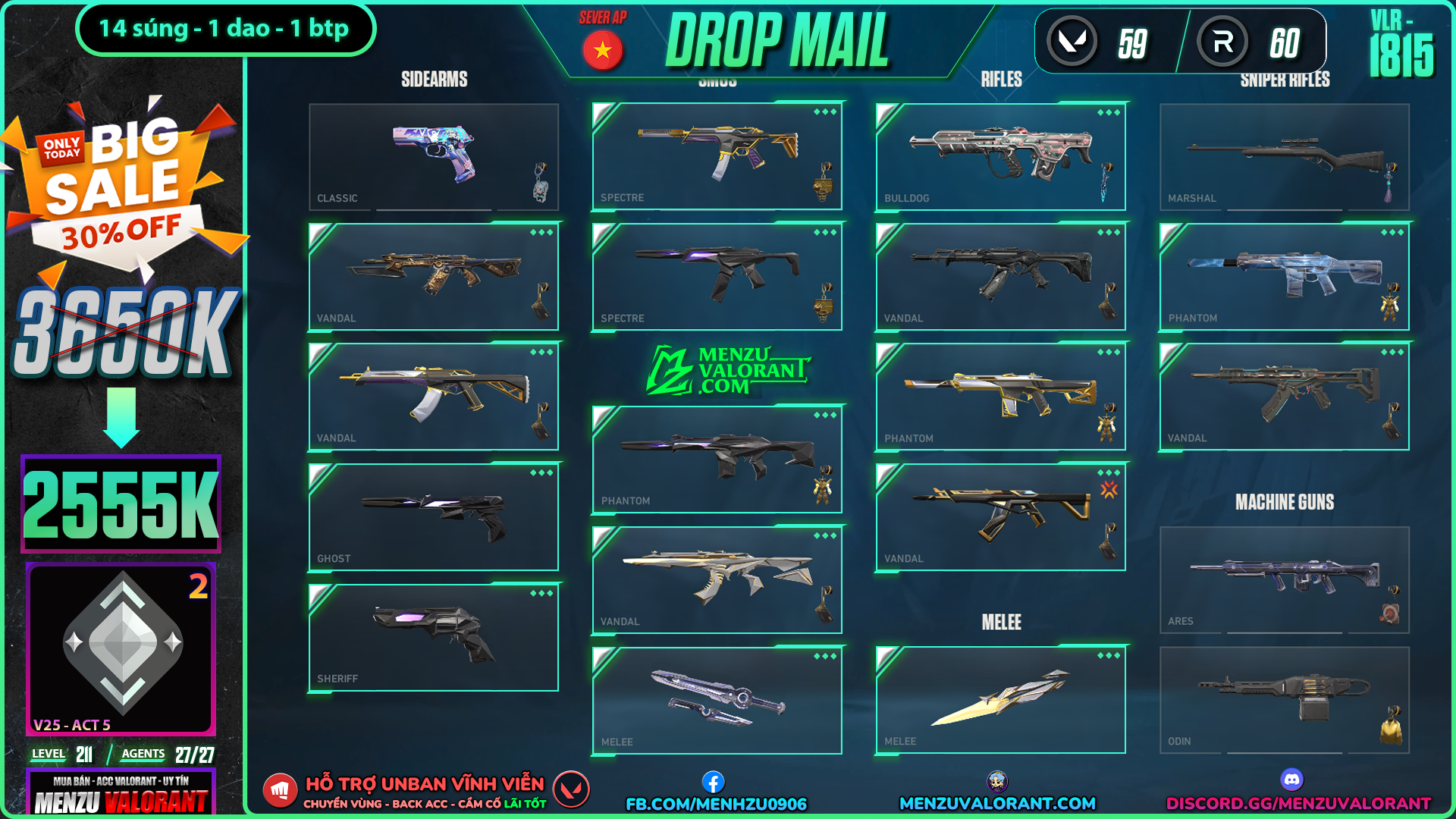1456x819 pixels.
Task: Select the Classic pistol slot
Action: (434, 157)
